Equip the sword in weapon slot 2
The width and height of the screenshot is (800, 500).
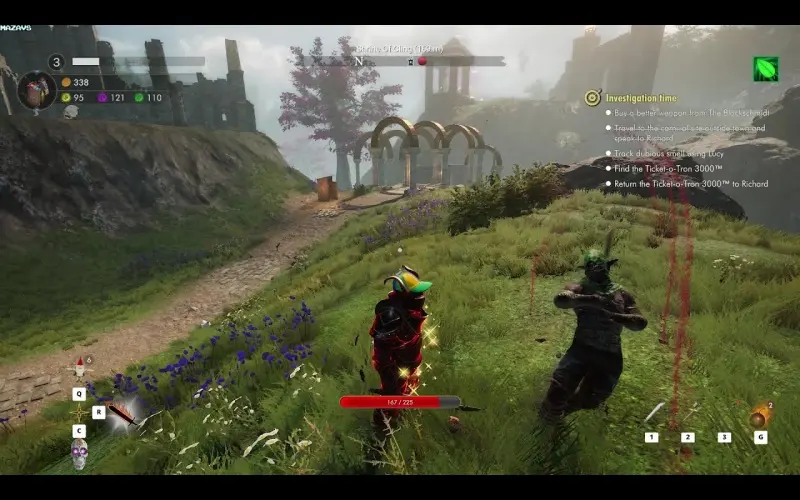688,413
